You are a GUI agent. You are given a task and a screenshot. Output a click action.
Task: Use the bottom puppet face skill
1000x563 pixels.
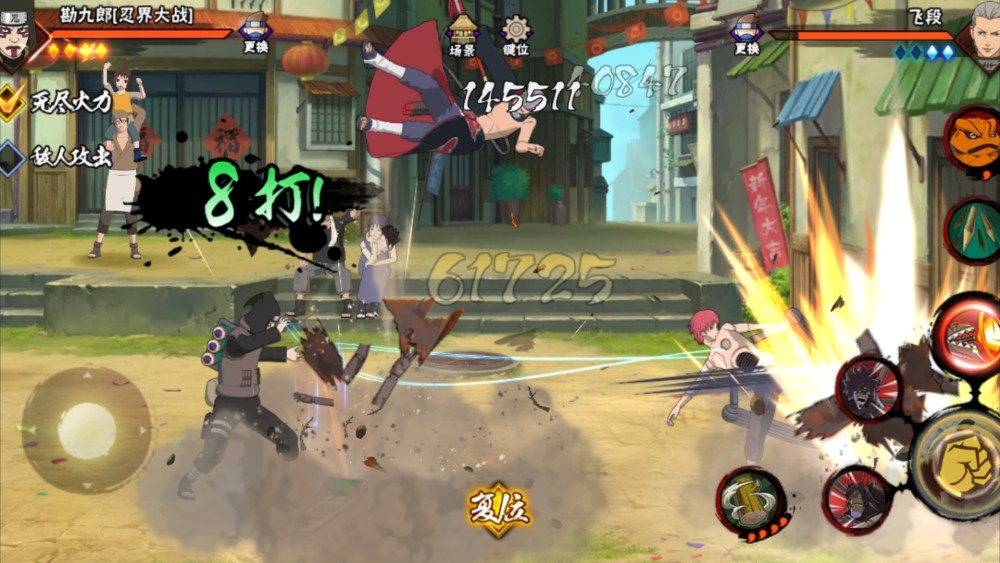(x=857, y=498)
